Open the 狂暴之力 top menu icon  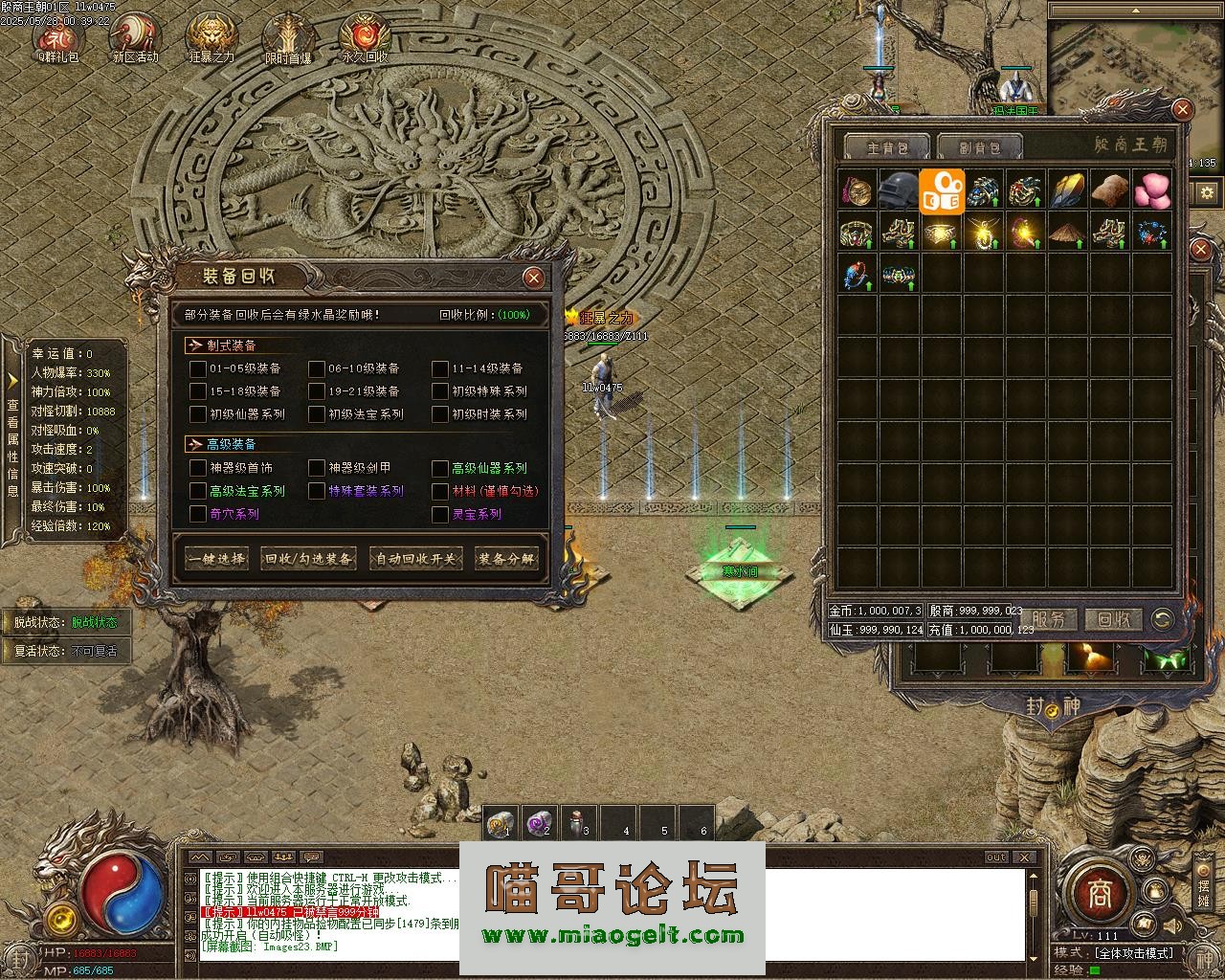[212, 38]
